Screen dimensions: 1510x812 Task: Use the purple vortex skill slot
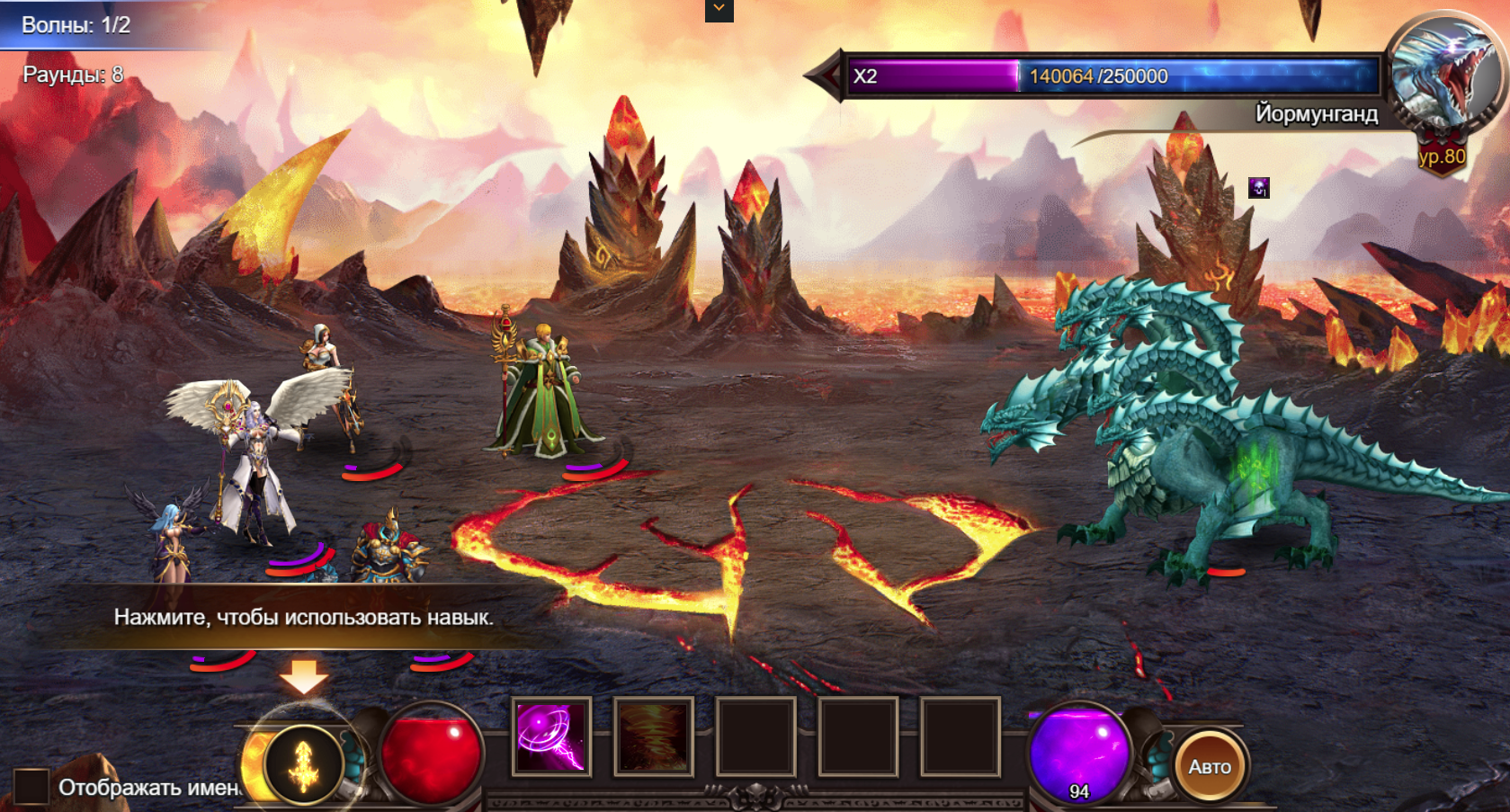tap(551, 737)
